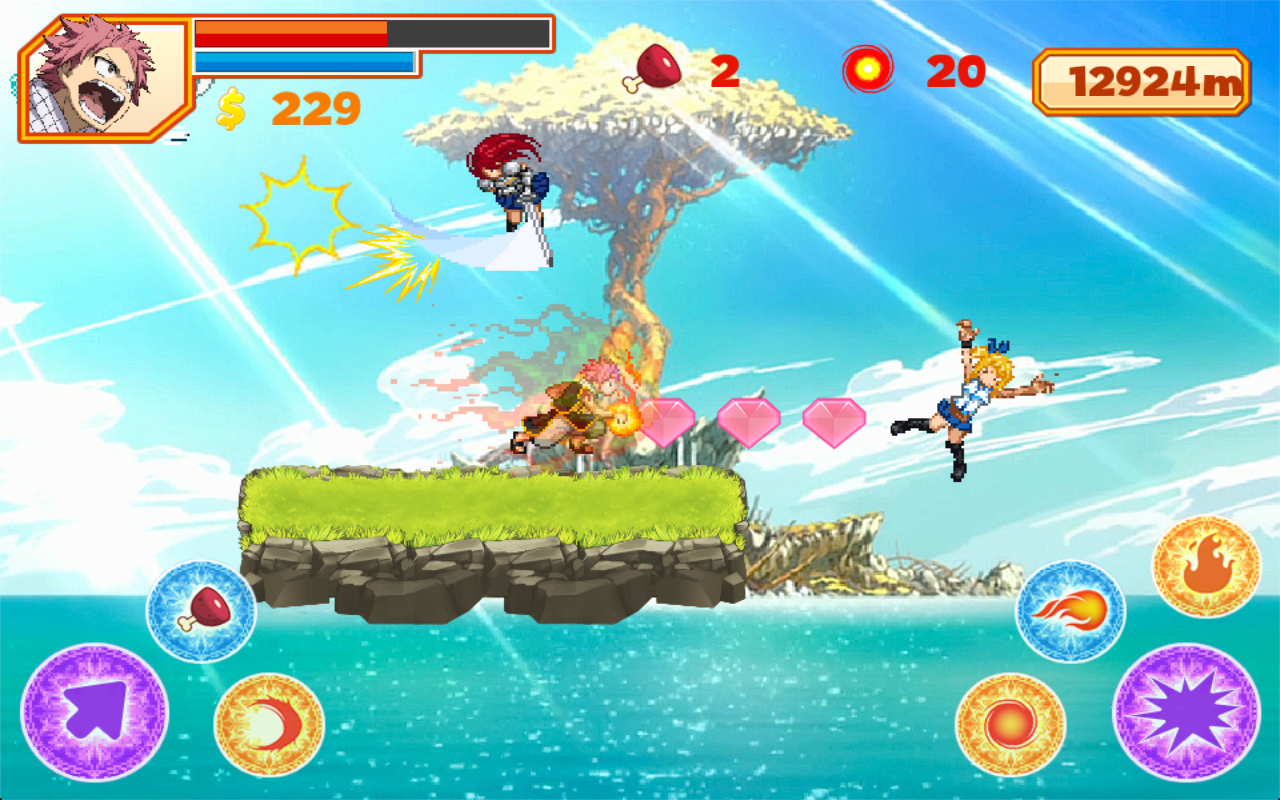
Task: Activate the orange flame skill button
Action: (1206, 567)
